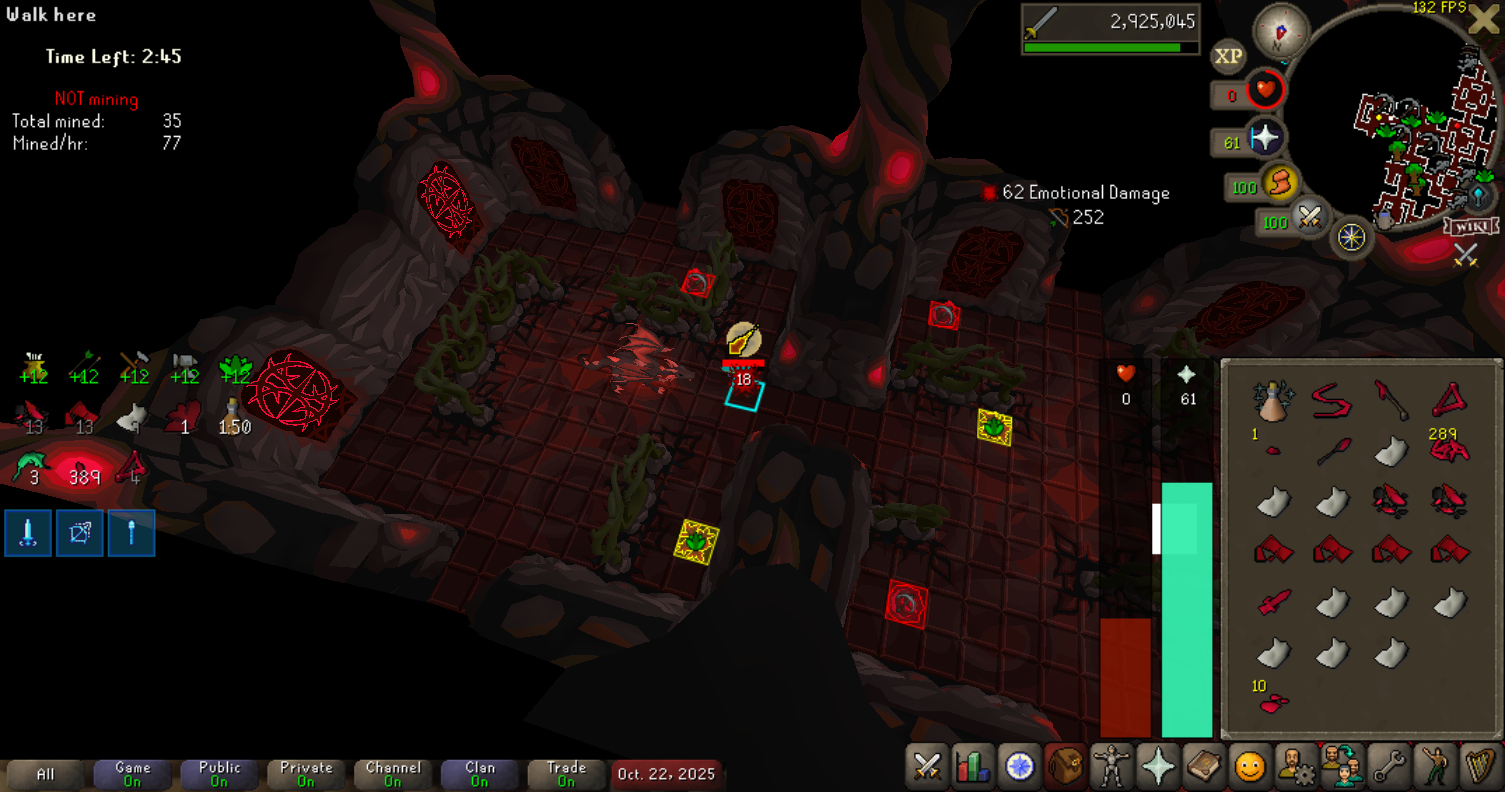Toggle the Public chat filter
This screenshot has height=792, width=1505.
[x=219, y=774]
